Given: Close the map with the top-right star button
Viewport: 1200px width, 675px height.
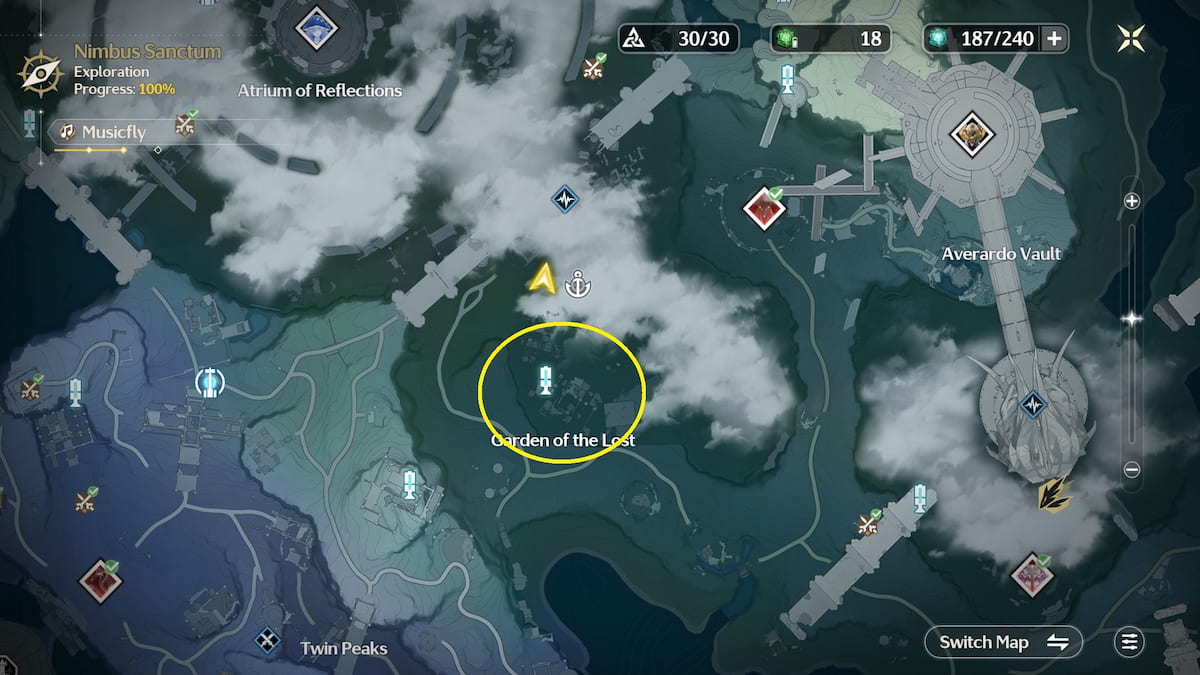Looking at the screenshot, I should click(1132, 39).
